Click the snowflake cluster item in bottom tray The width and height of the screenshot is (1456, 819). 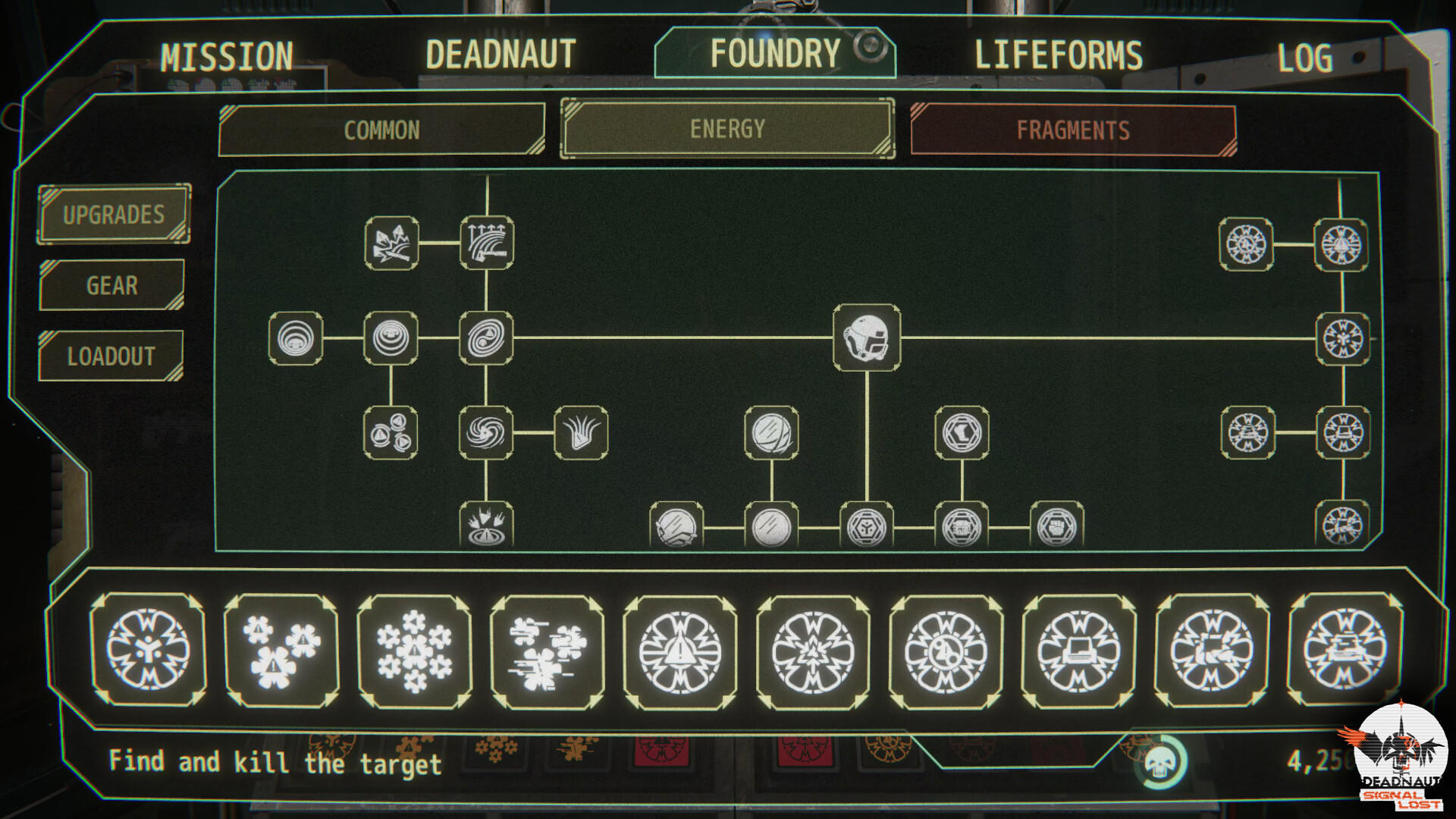(x=413, y=652)
